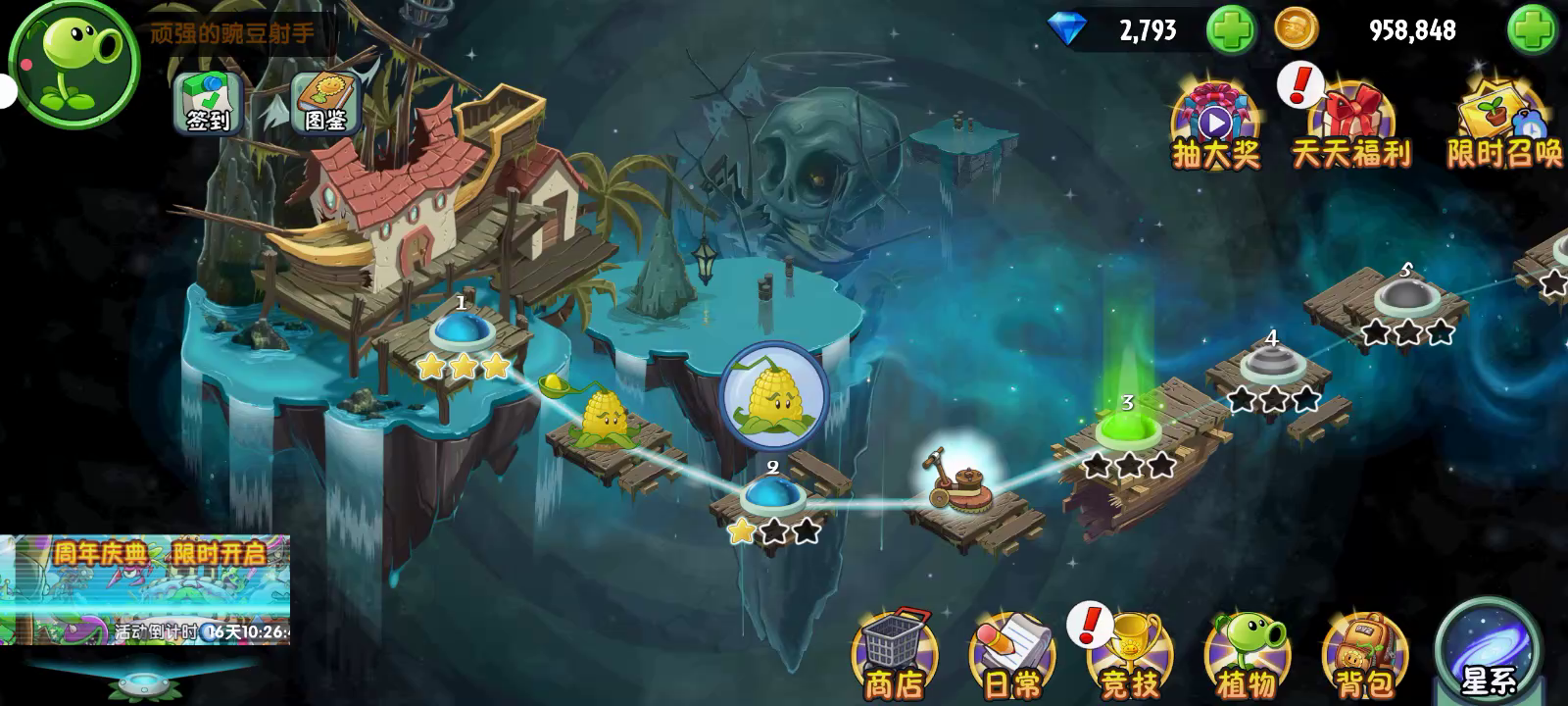Enter the glowing green level 3 node
The width and height of the screenshot is (1568, 706).
click(1128, 429)
